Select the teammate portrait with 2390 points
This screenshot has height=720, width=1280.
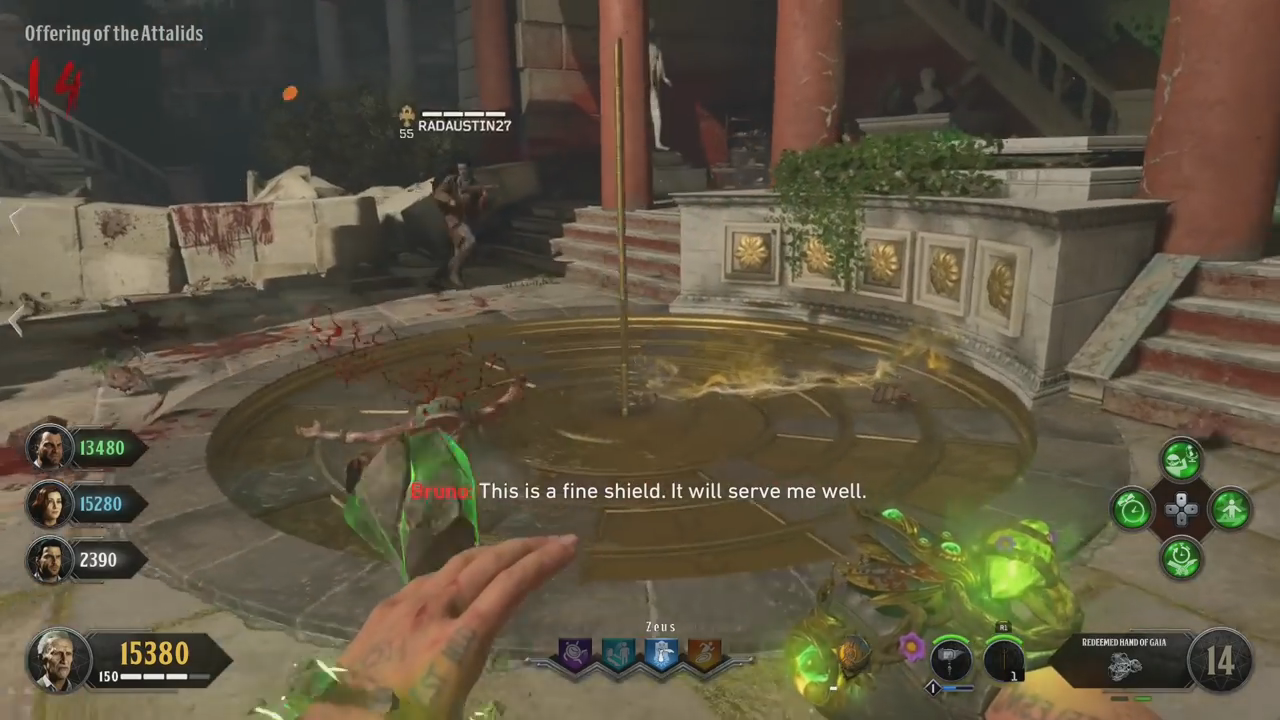(x=48, y=560)
